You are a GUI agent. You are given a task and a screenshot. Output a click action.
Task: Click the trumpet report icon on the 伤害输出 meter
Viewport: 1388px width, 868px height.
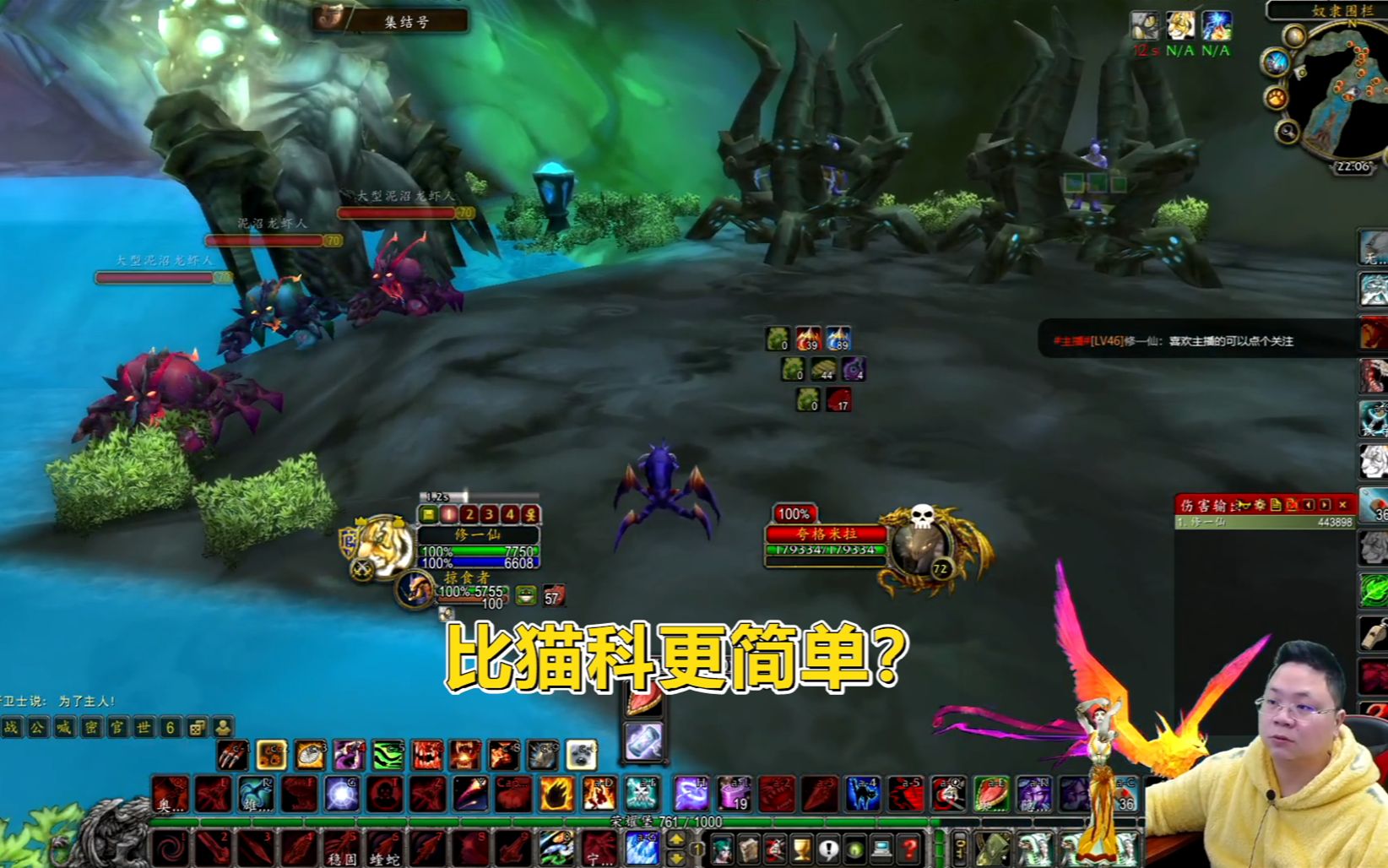click(1244, 505)
